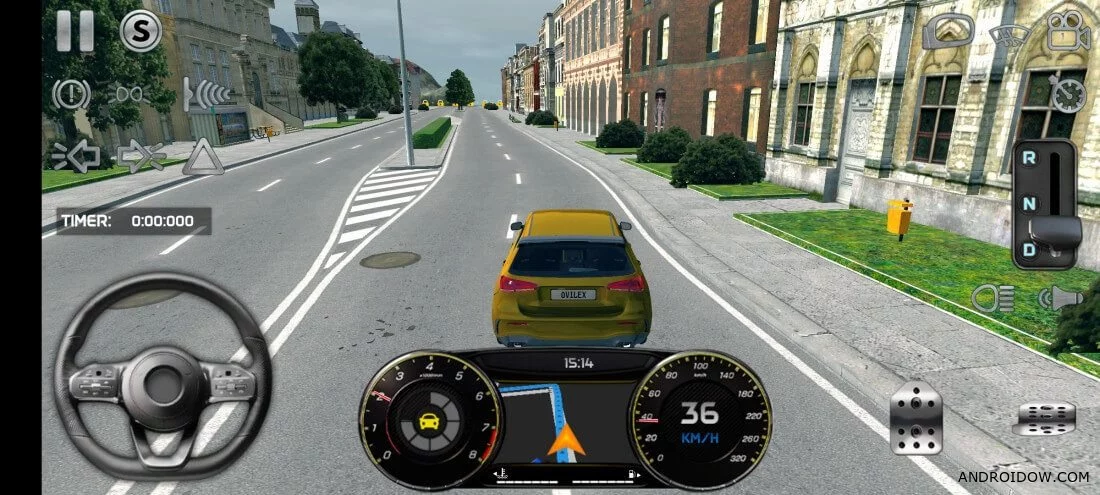Activate the left turn signal

pos(74,156)
